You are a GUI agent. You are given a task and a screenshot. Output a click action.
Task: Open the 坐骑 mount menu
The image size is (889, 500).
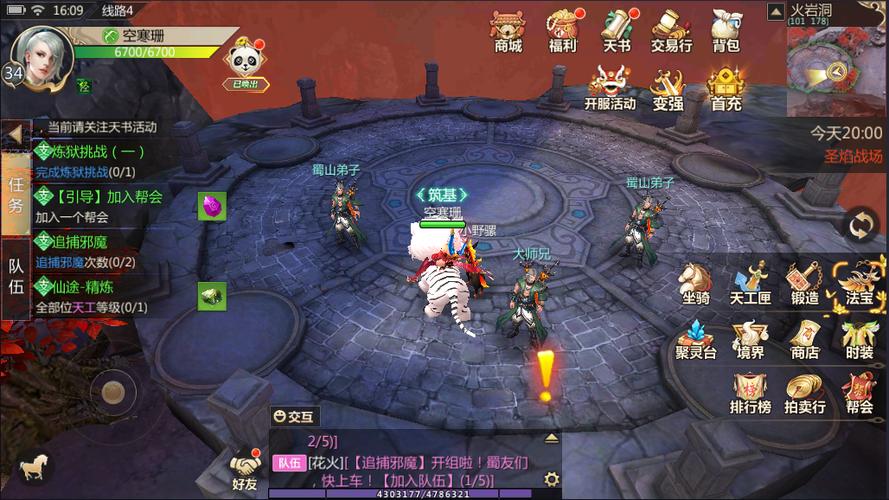[x=696, y=283]
